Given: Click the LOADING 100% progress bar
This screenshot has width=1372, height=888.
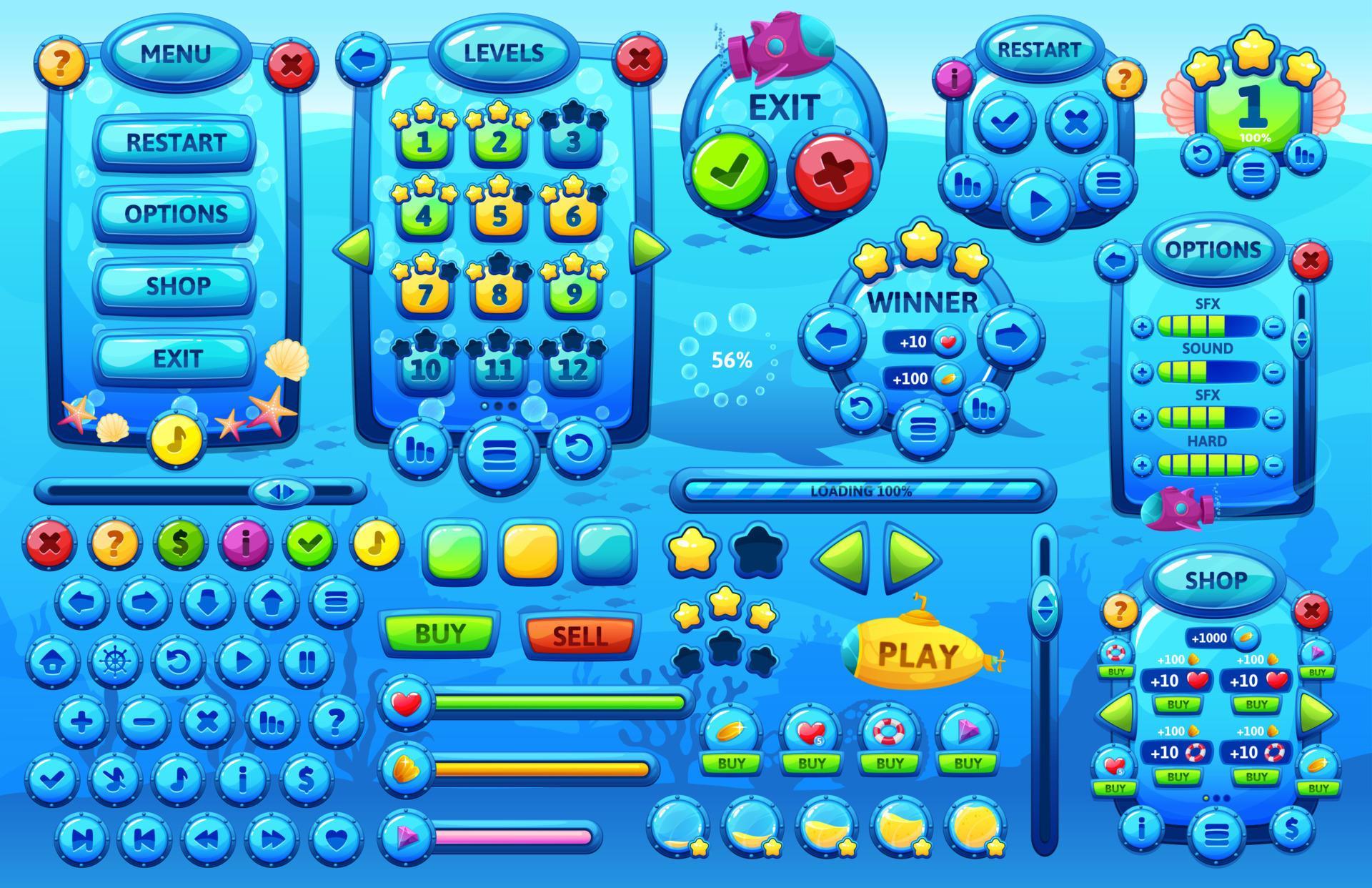Looking at the screenshot, I should coord(865,490).
